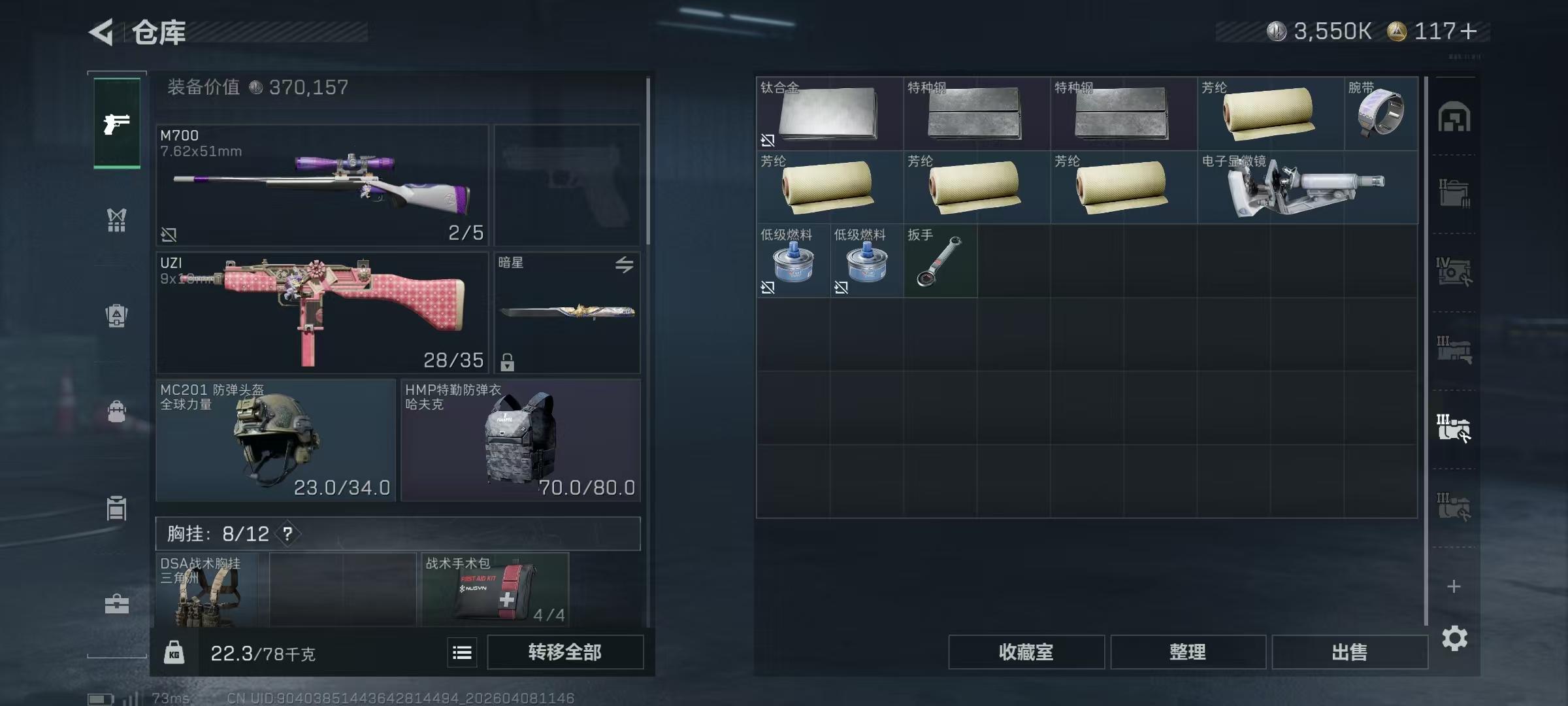Click the 出售 button
This screenshot has height=706, width=1568.
tap(1349, 652)
